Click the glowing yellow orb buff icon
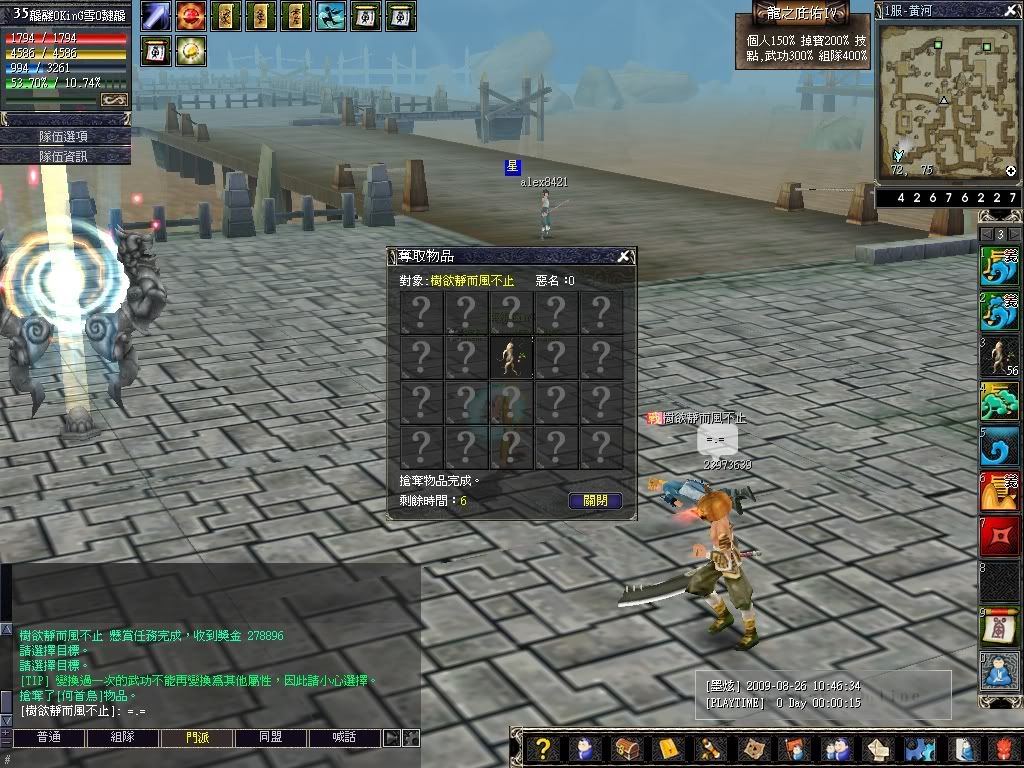1024x768 pixels. pos(191,50)
